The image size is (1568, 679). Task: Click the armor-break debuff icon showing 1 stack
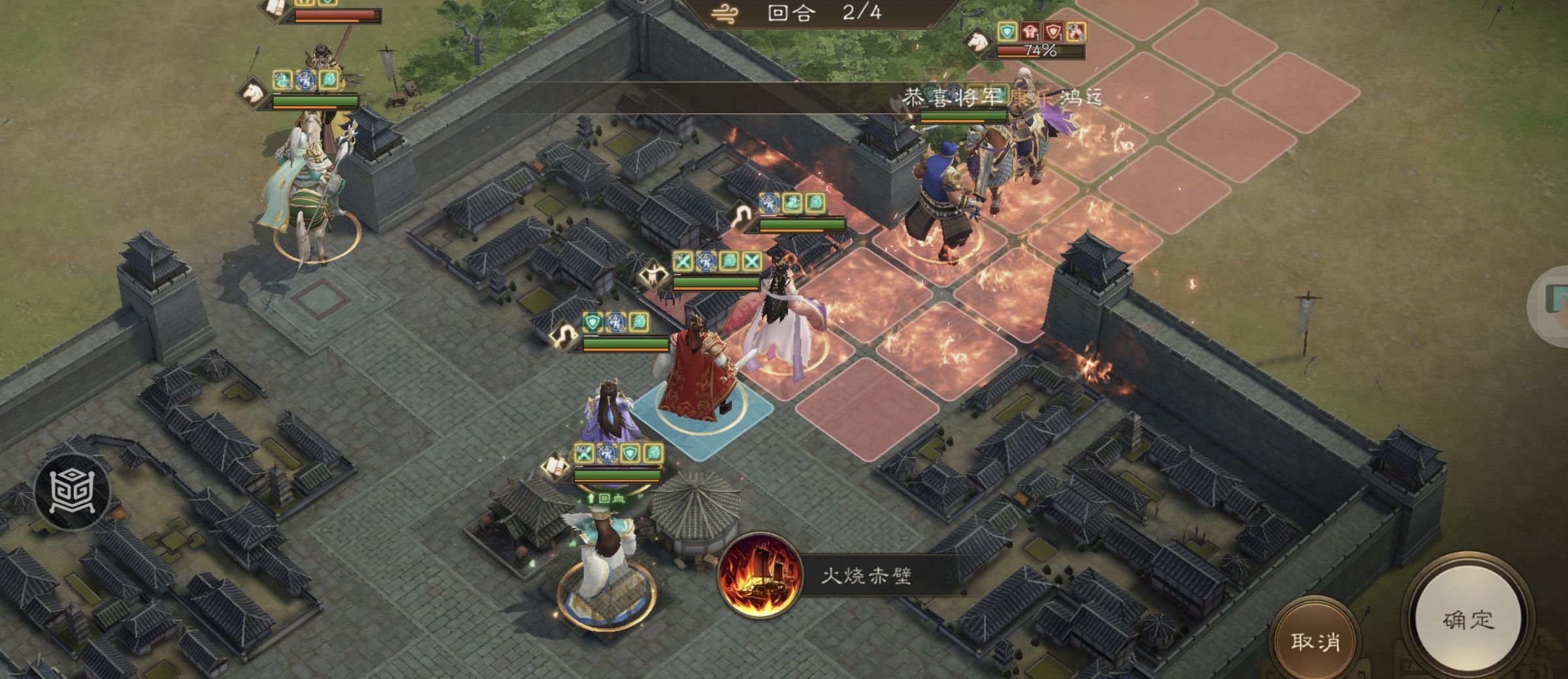(1030, 32)
